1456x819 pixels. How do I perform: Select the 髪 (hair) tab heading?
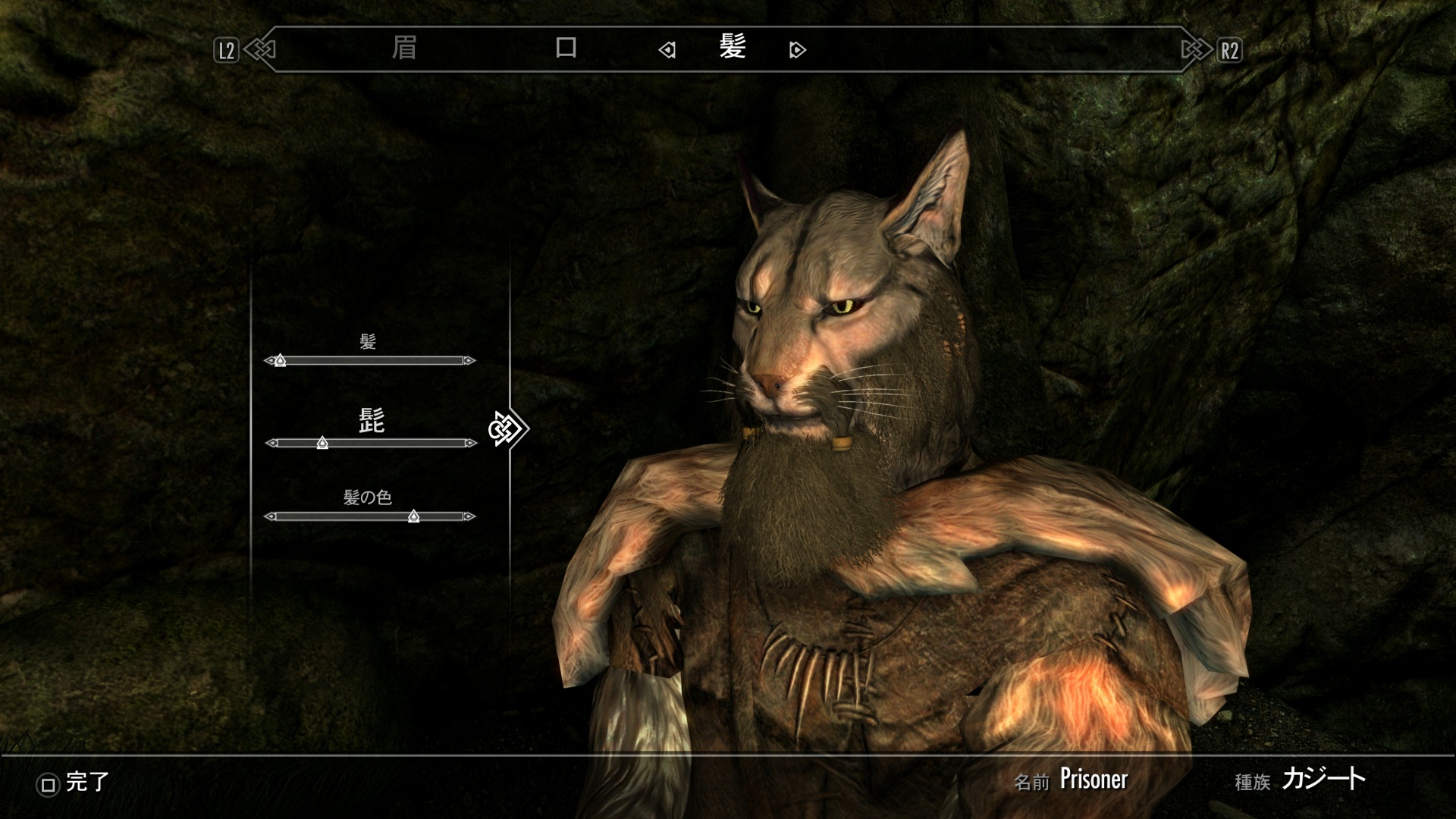(733, 49)
